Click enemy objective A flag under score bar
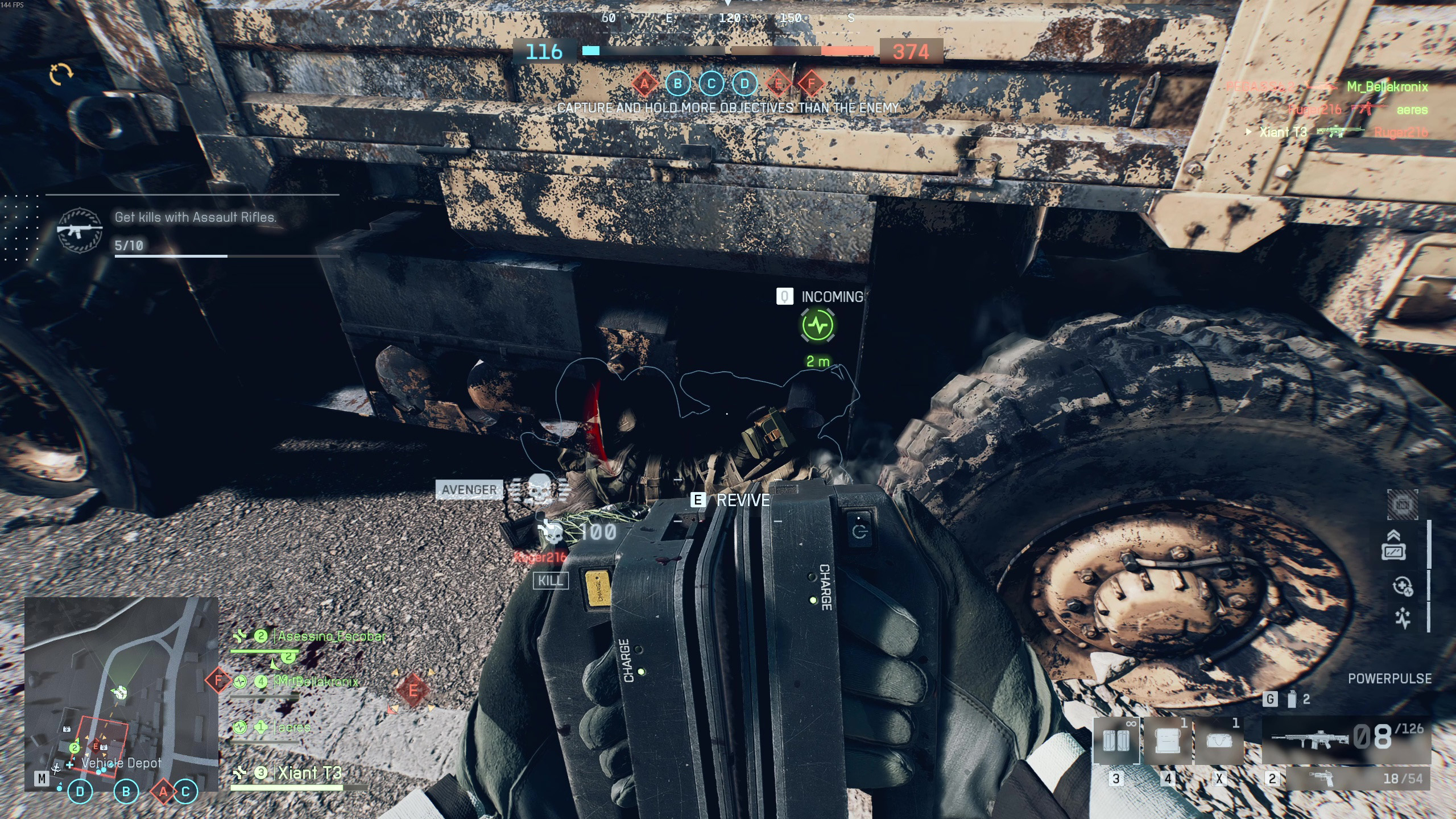Viewport: 1456px width, 819px height. click(x=644, y=84)
